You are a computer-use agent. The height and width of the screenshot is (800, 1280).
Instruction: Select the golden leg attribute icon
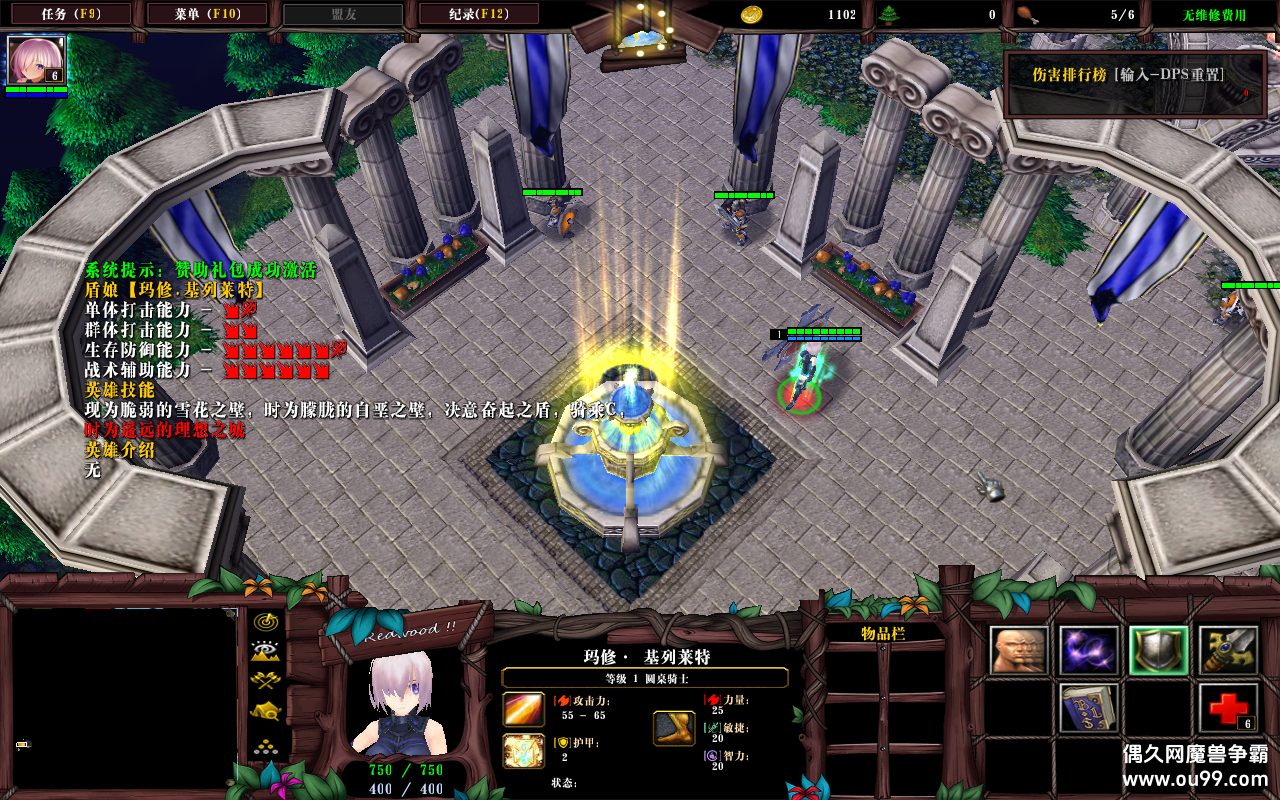(x=674, y=728)
